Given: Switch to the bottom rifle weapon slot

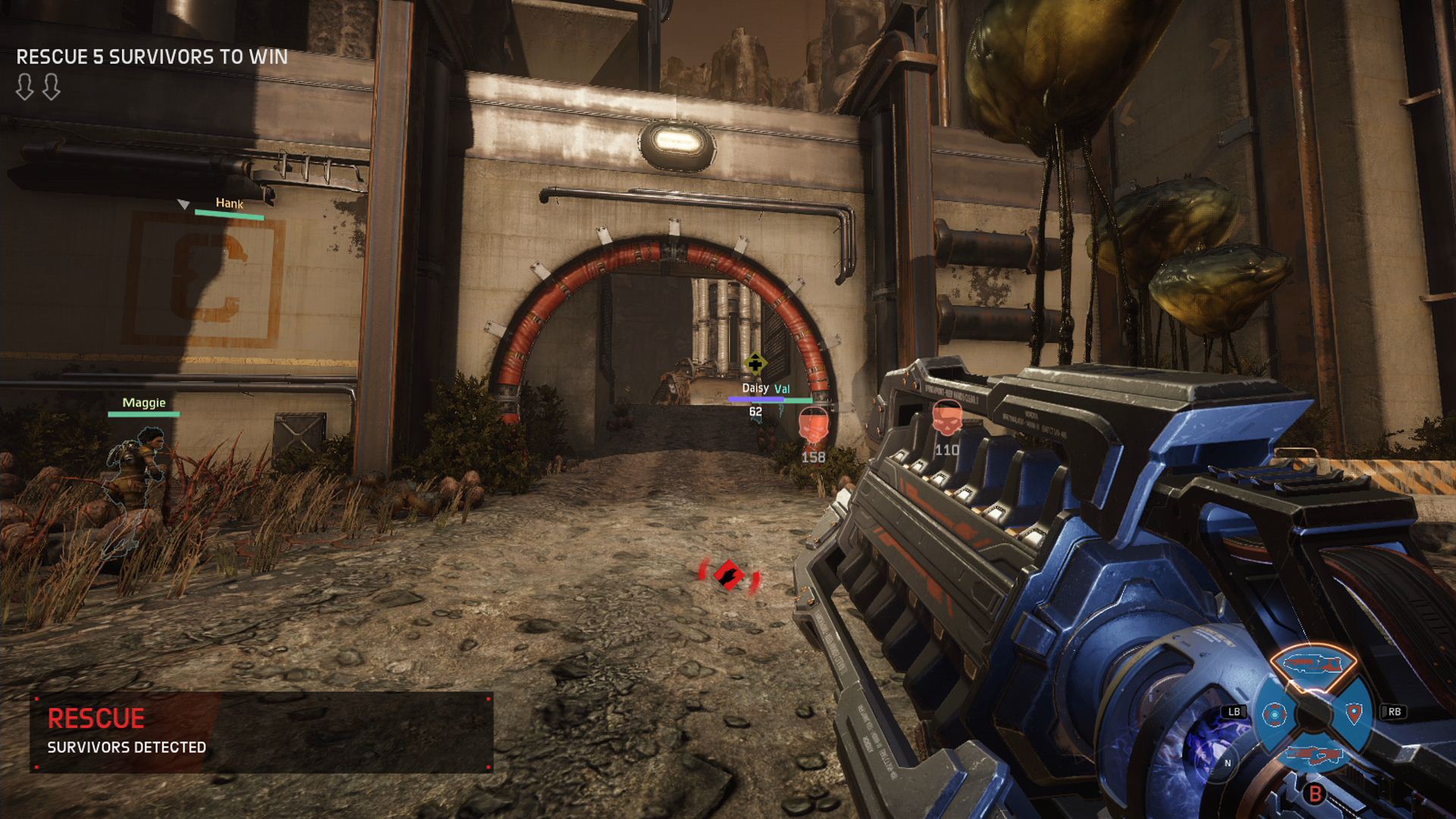Looking at the screenshot, I should coord(1313,755).
